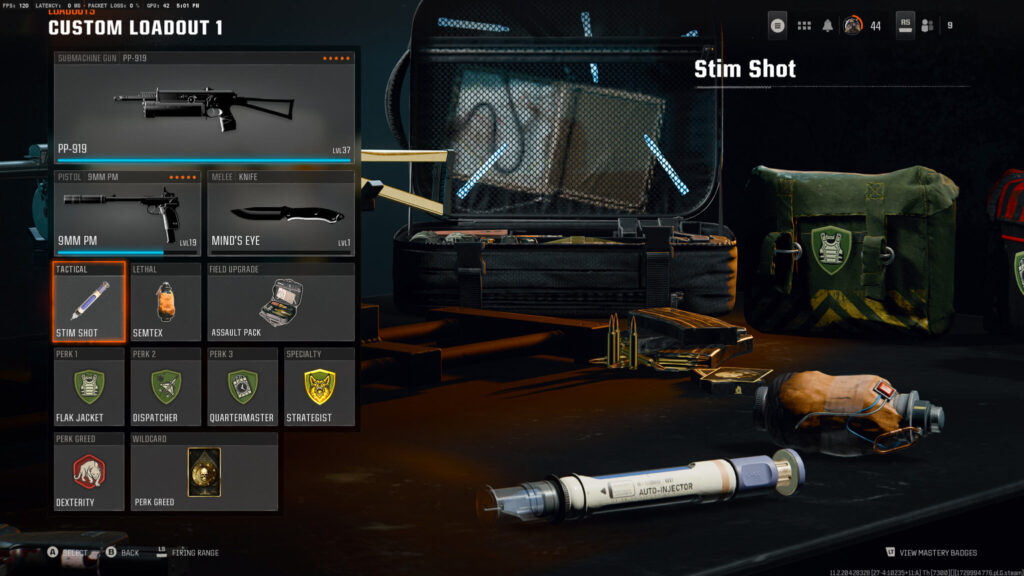Open the 9MM PM pistol slot

(x=127, y=213)
